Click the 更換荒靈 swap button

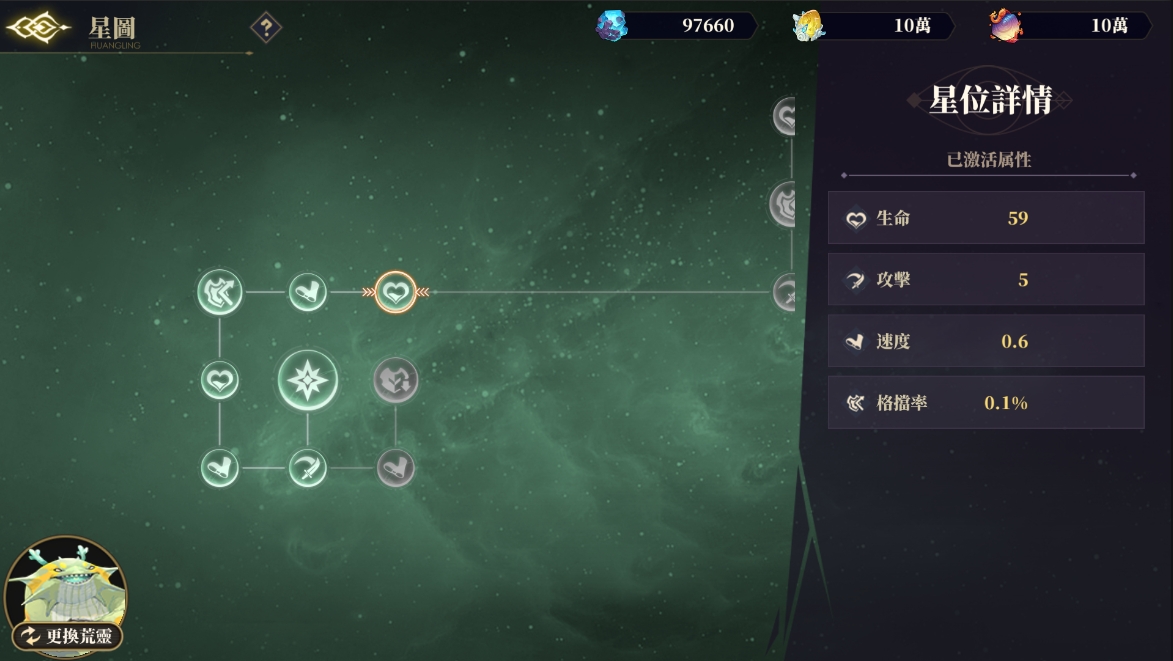pyautogui.click(x=68, y=635)
